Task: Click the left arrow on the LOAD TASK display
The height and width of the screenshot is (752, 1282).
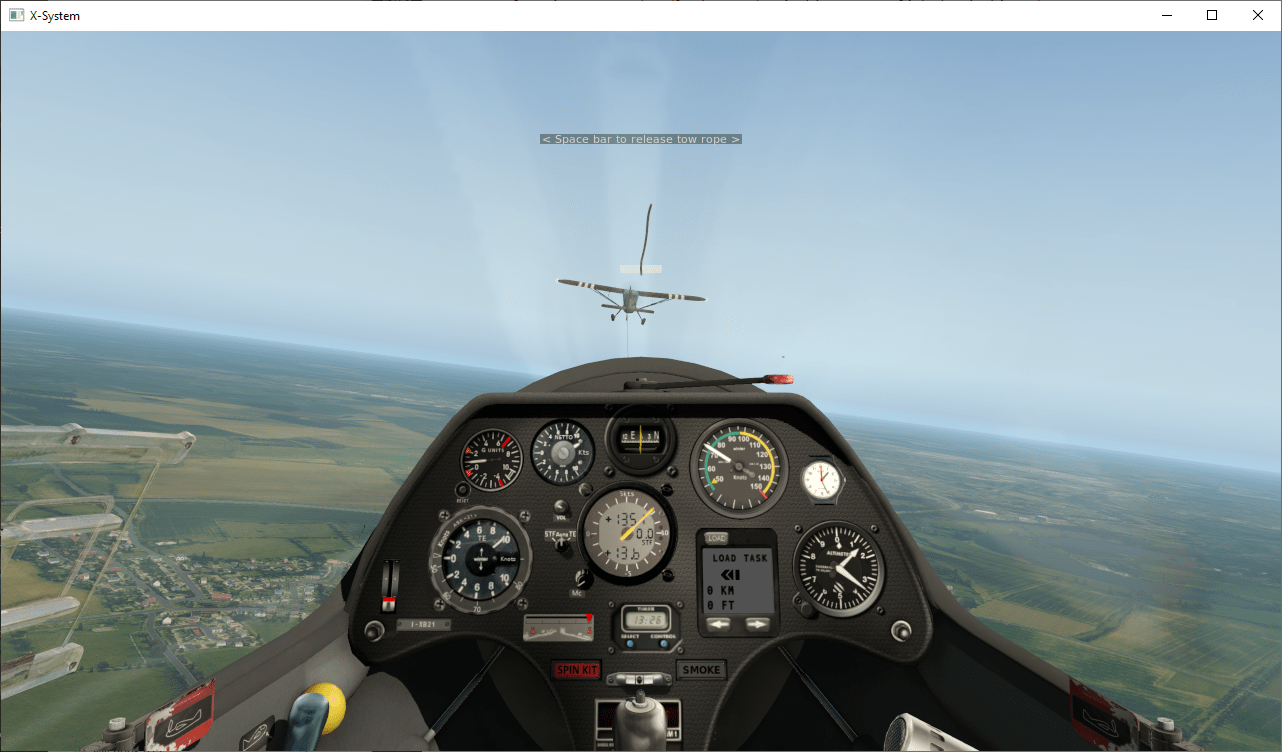Action: [719, 625]
